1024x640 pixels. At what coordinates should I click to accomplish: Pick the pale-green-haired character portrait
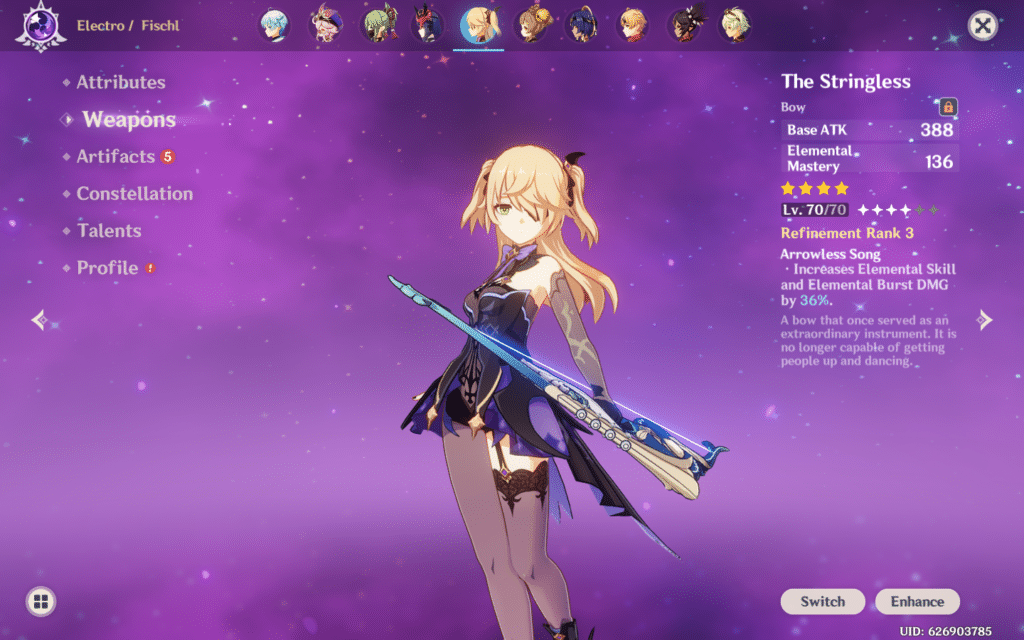(735, 25)
